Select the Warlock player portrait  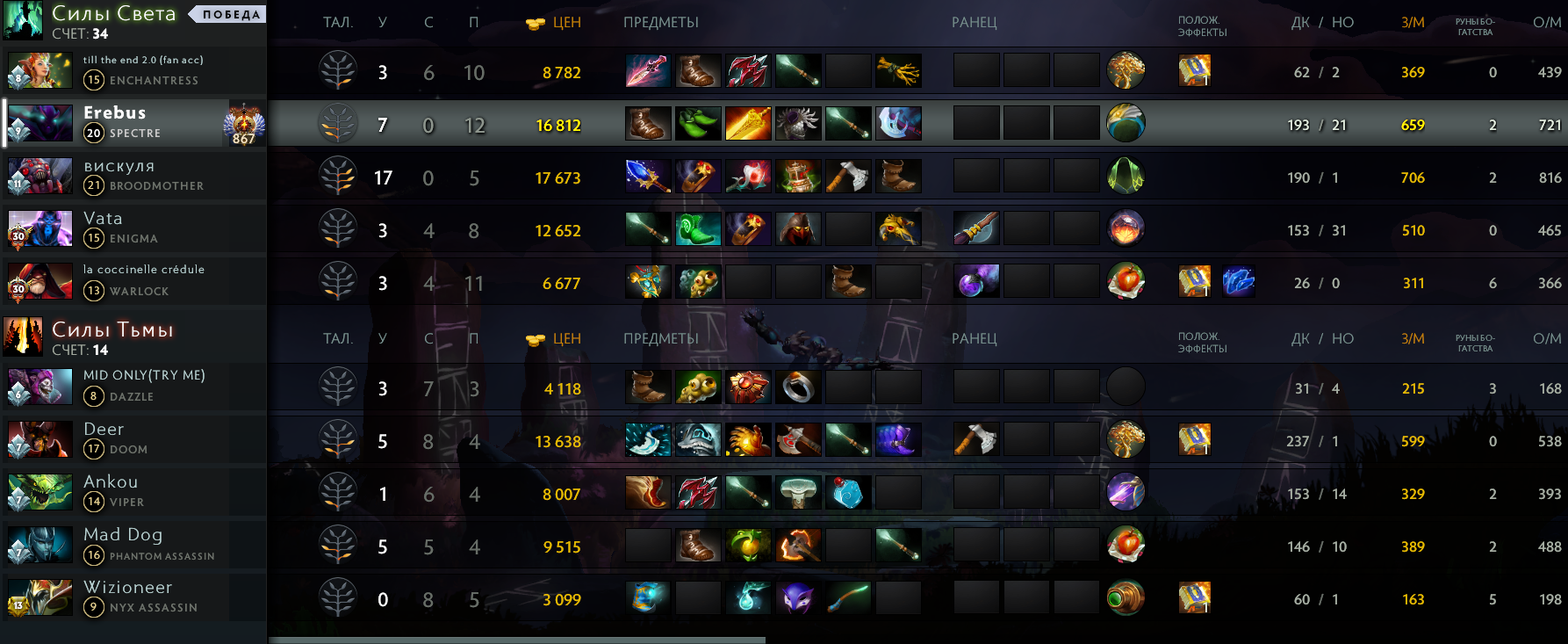40,281
